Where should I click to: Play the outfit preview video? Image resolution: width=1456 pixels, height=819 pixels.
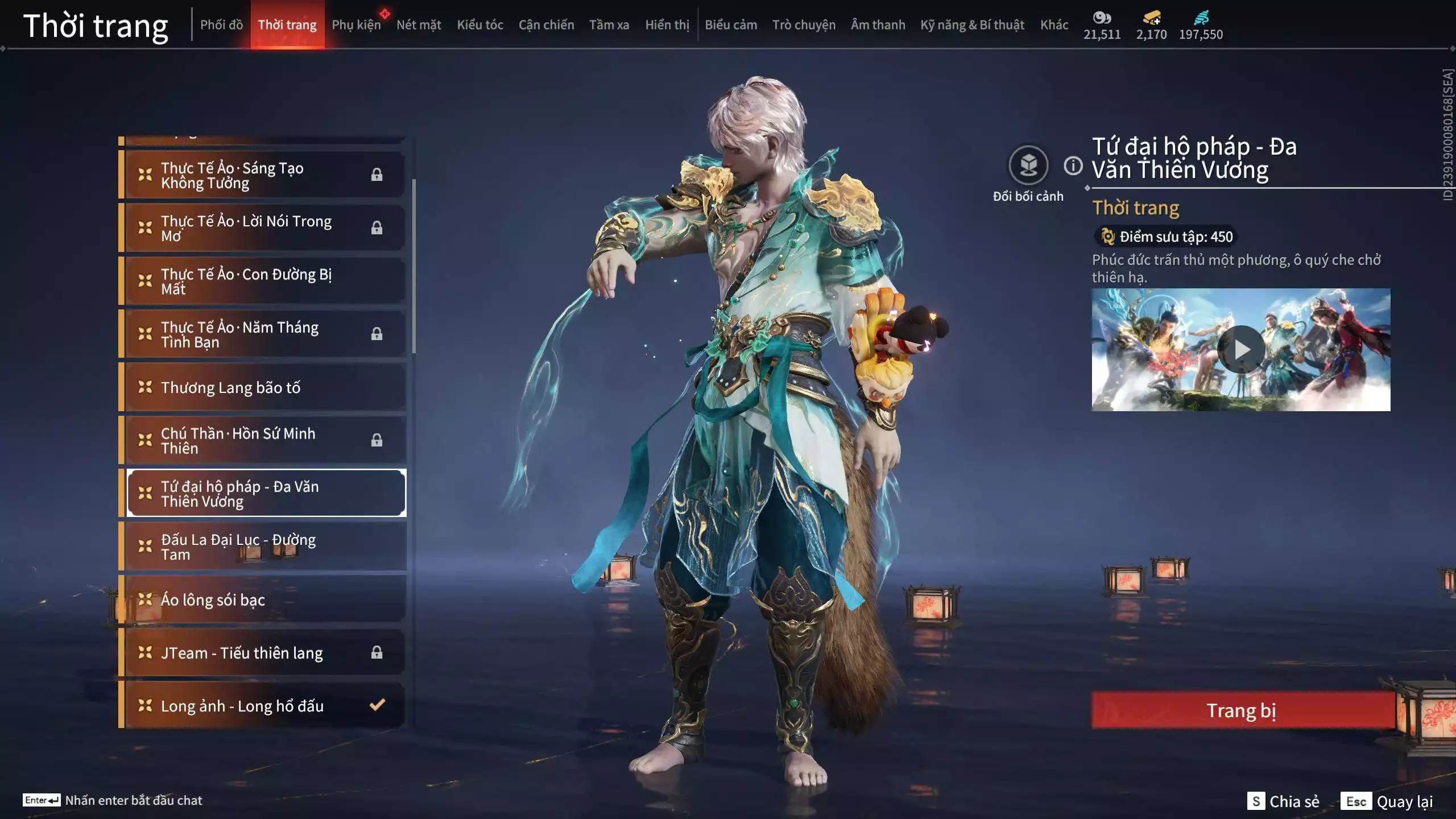click(1241, 349)
